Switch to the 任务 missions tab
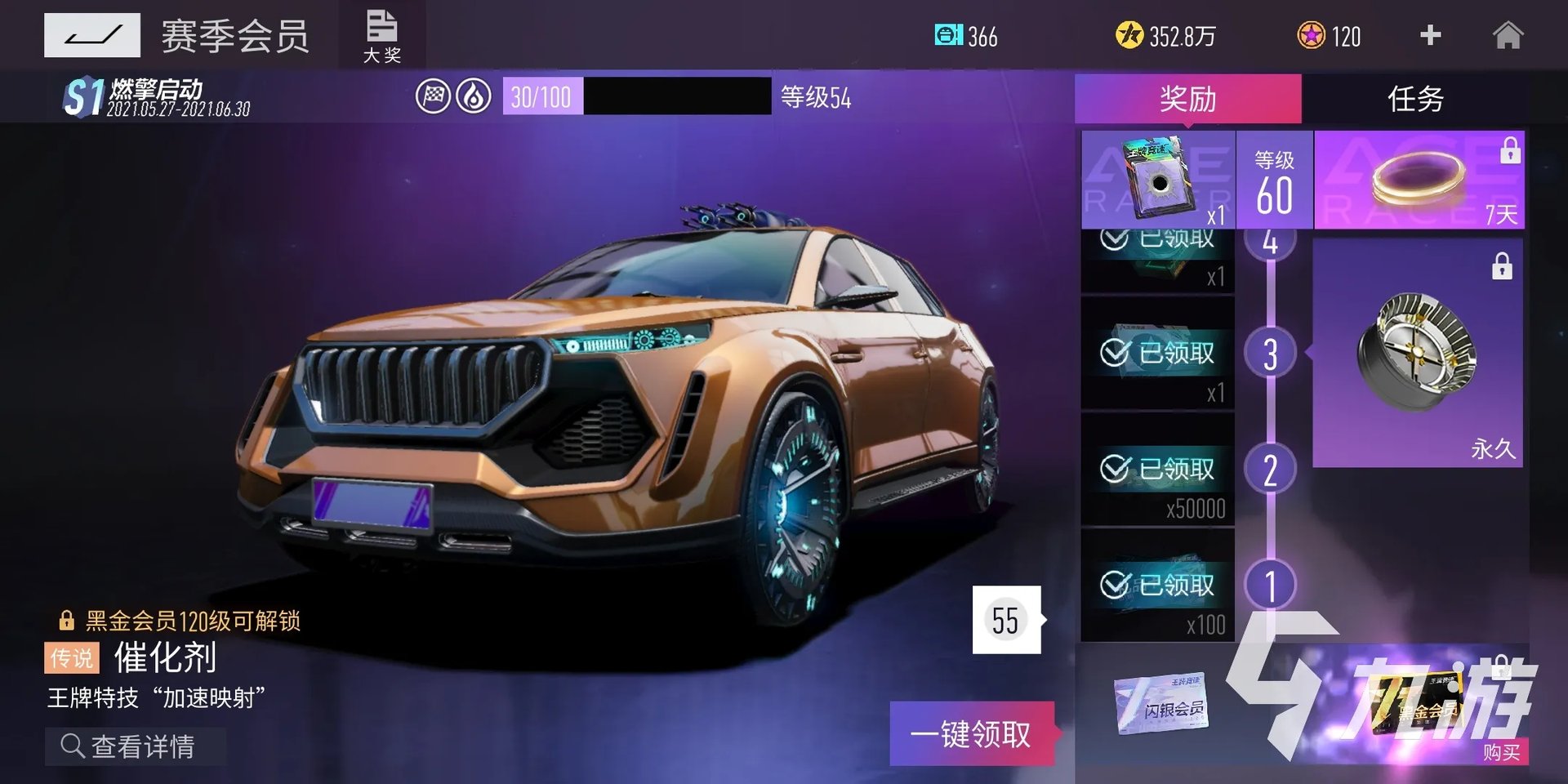The image size is (1568, 784). tap(1415, 99)
